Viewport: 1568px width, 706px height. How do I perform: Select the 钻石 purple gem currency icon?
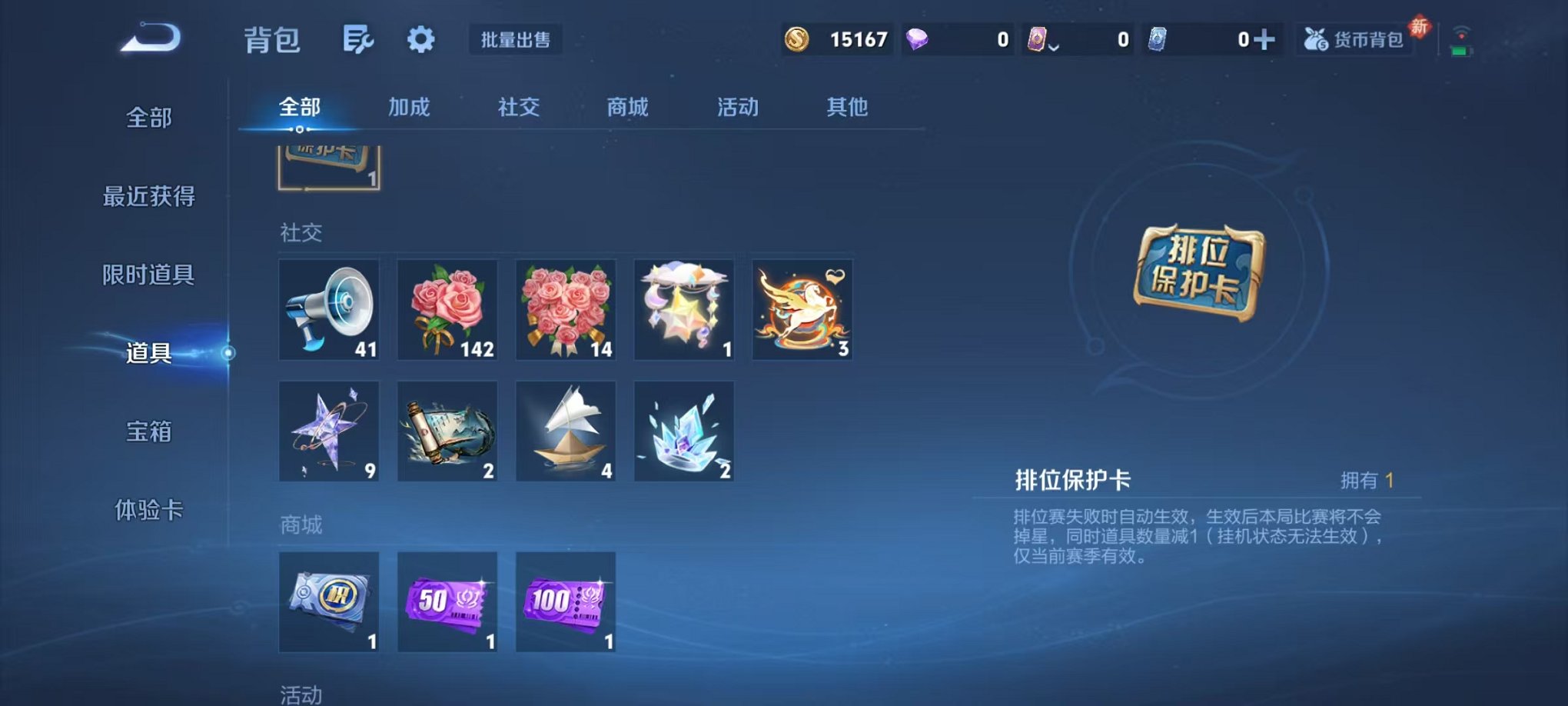(x=918, y=38)
